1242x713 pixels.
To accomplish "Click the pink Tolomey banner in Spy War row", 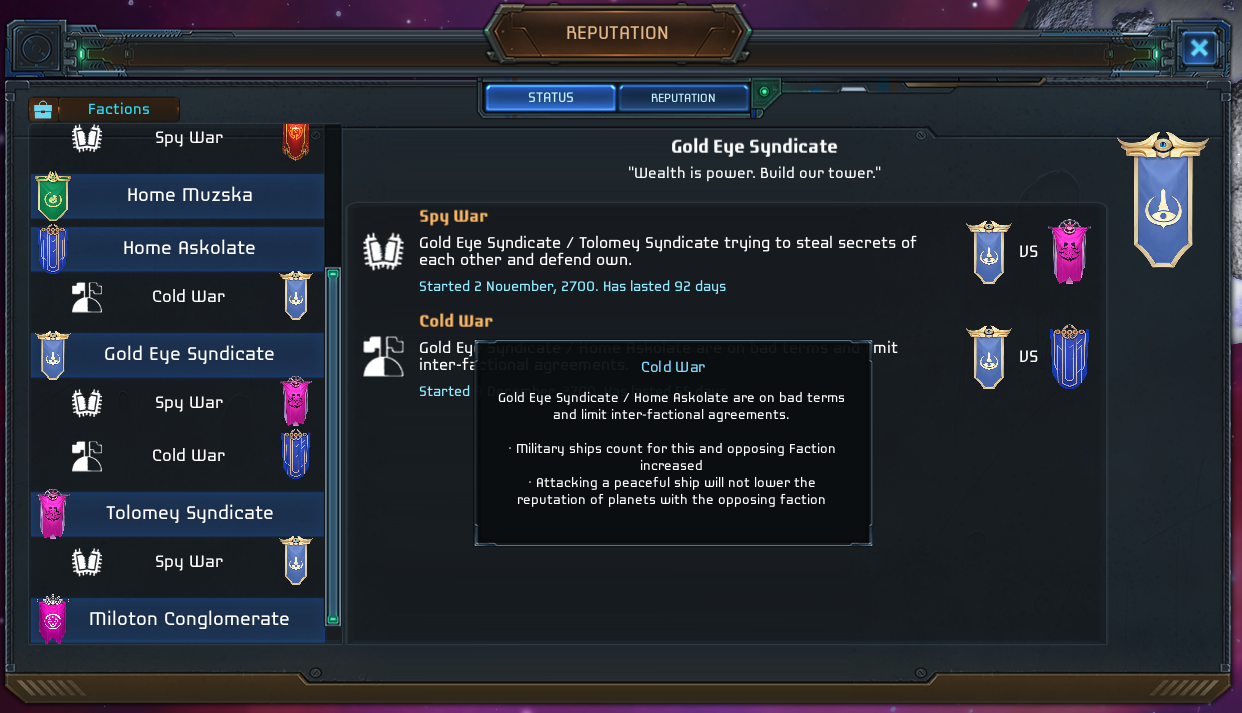I will point(1068,252).
